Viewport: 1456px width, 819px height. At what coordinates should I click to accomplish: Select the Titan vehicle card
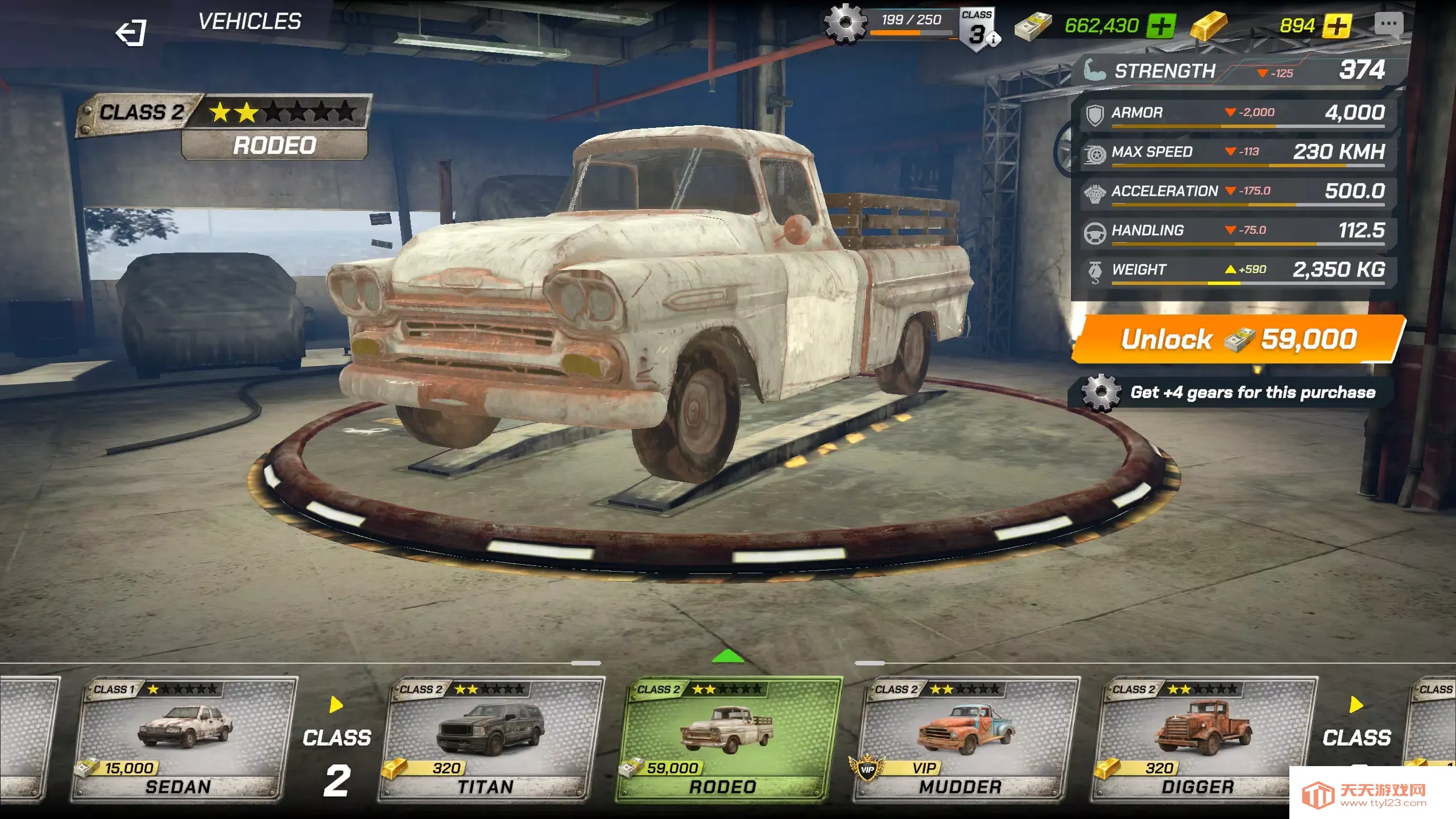pos(495,737)
